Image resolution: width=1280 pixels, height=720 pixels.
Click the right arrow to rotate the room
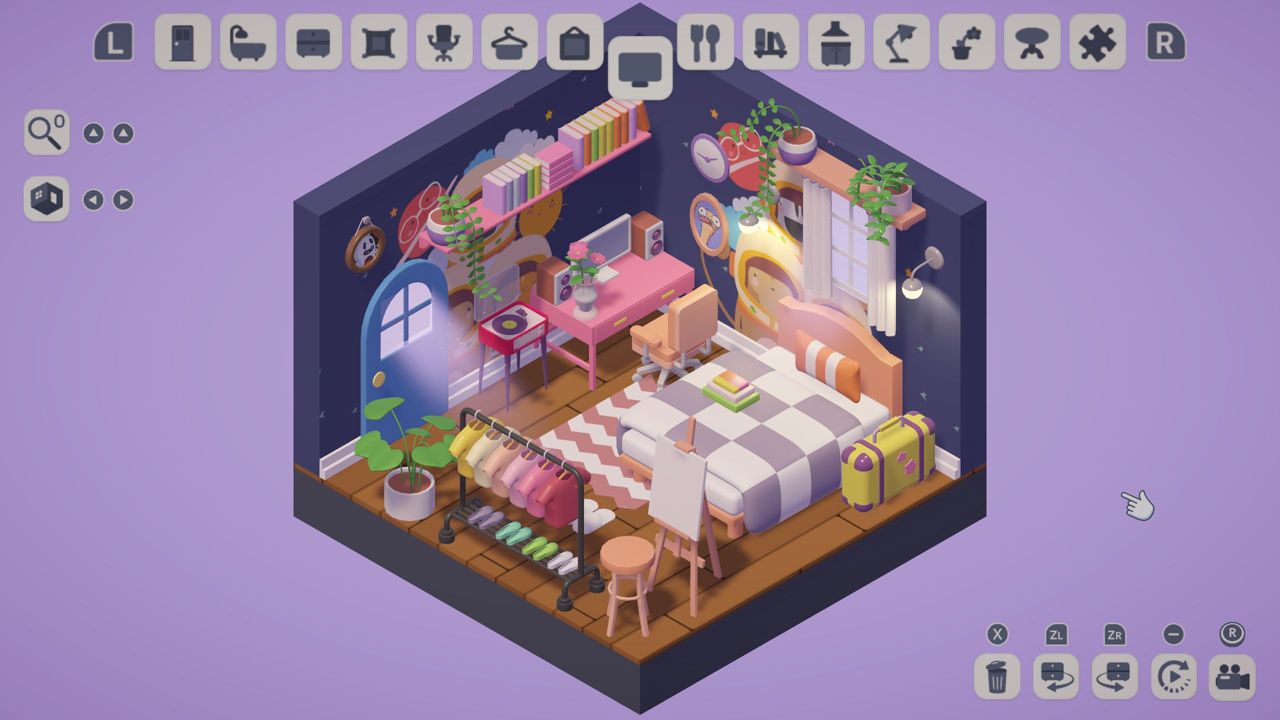(122, 199)
